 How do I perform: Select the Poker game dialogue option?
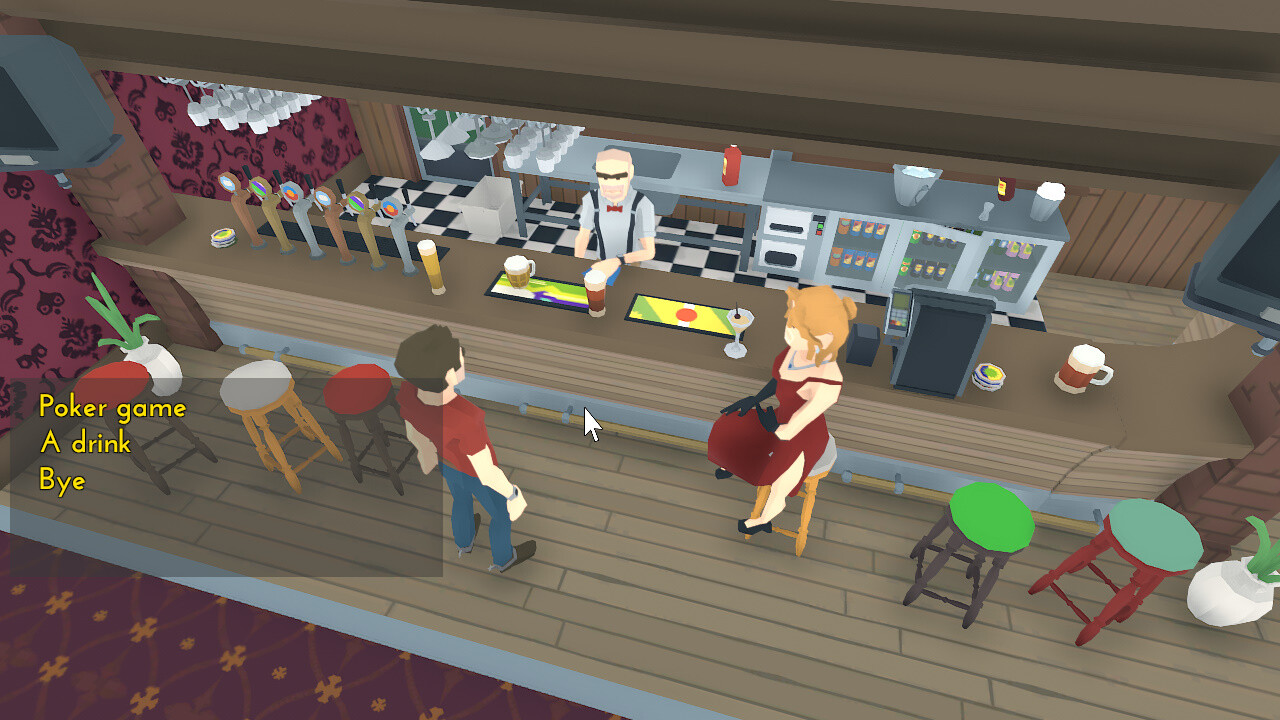coord(112,408)
